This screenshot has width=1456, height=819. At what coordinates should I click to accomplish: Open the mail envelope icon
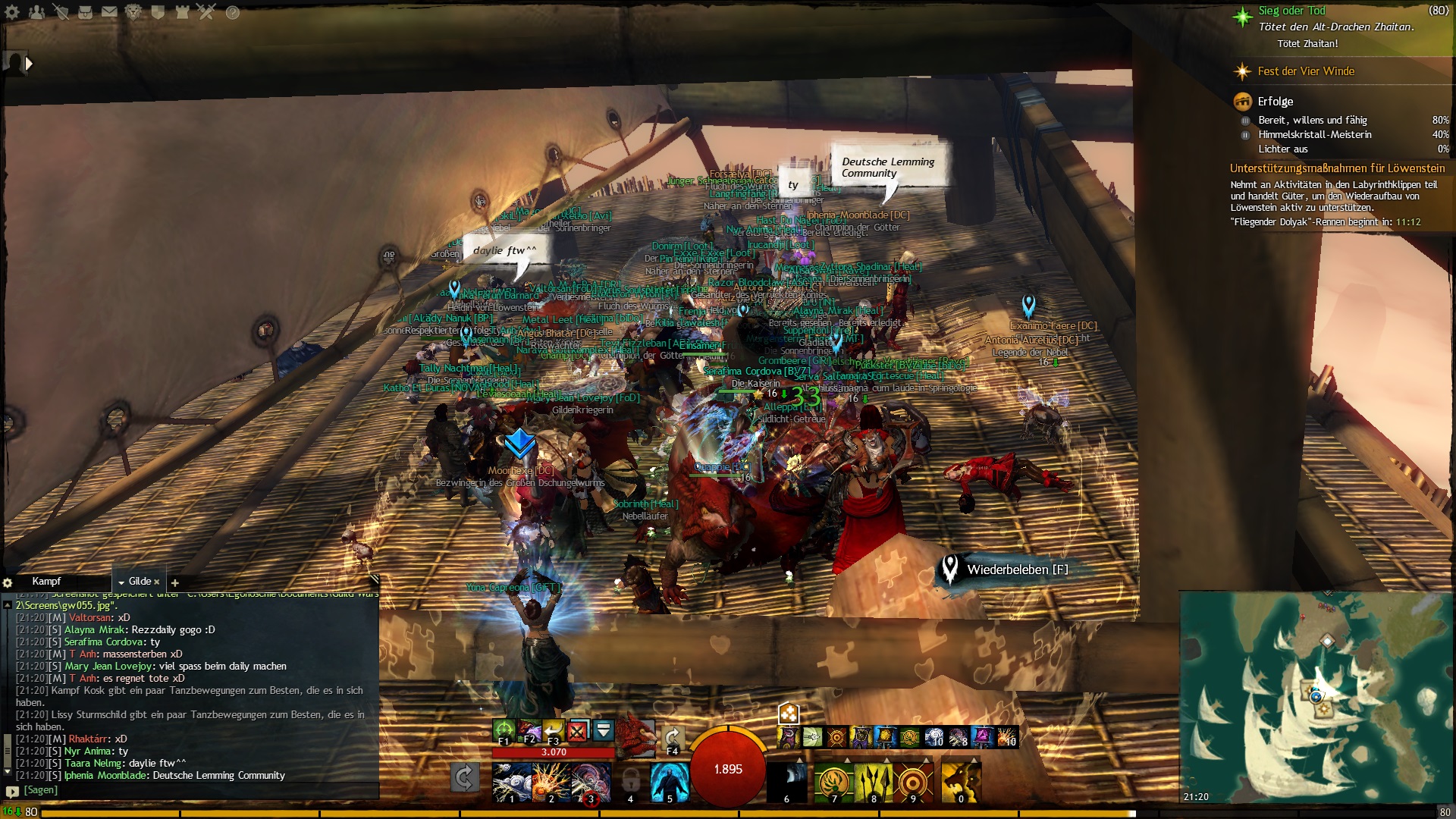[109, 12]
